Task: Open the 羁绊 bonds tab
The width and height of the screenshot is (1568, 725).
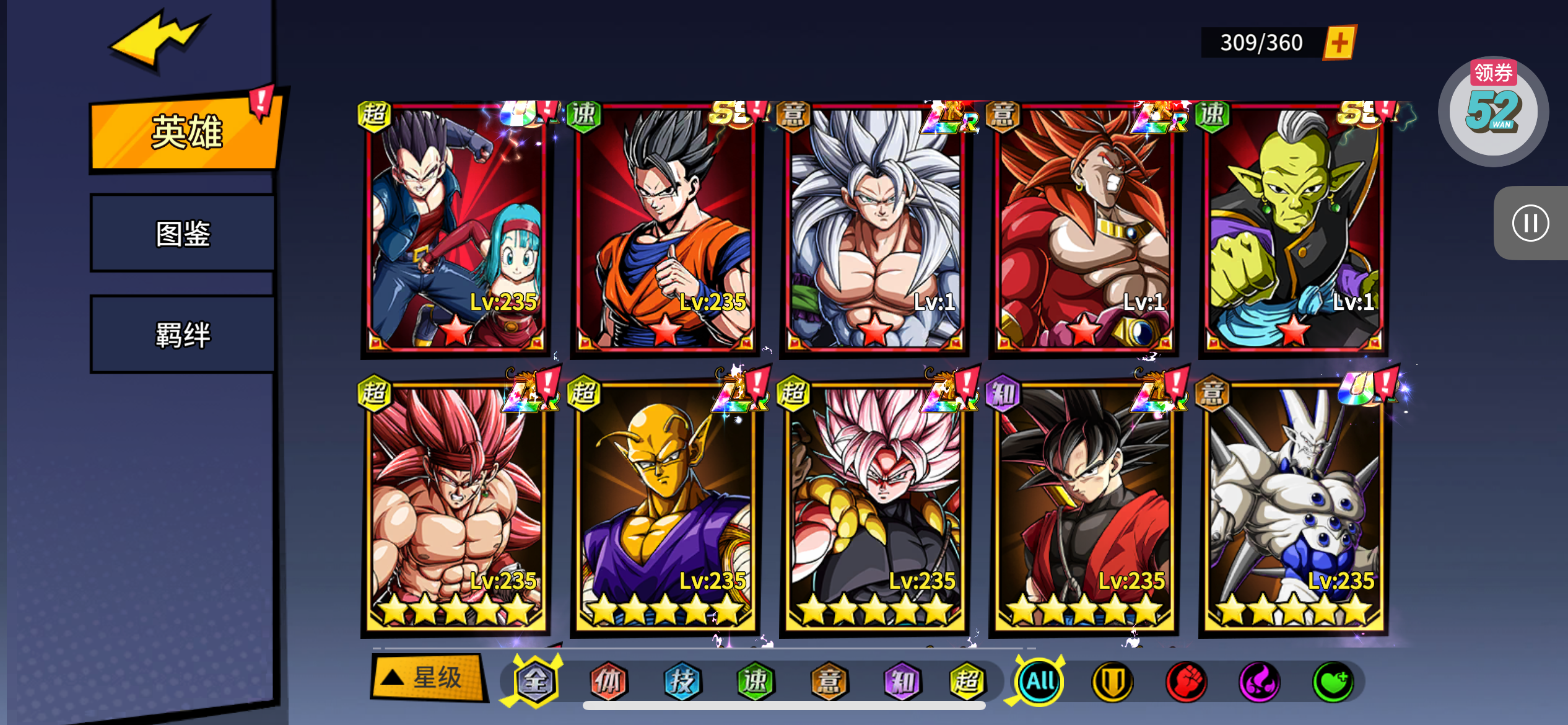Action: point(183,335)
